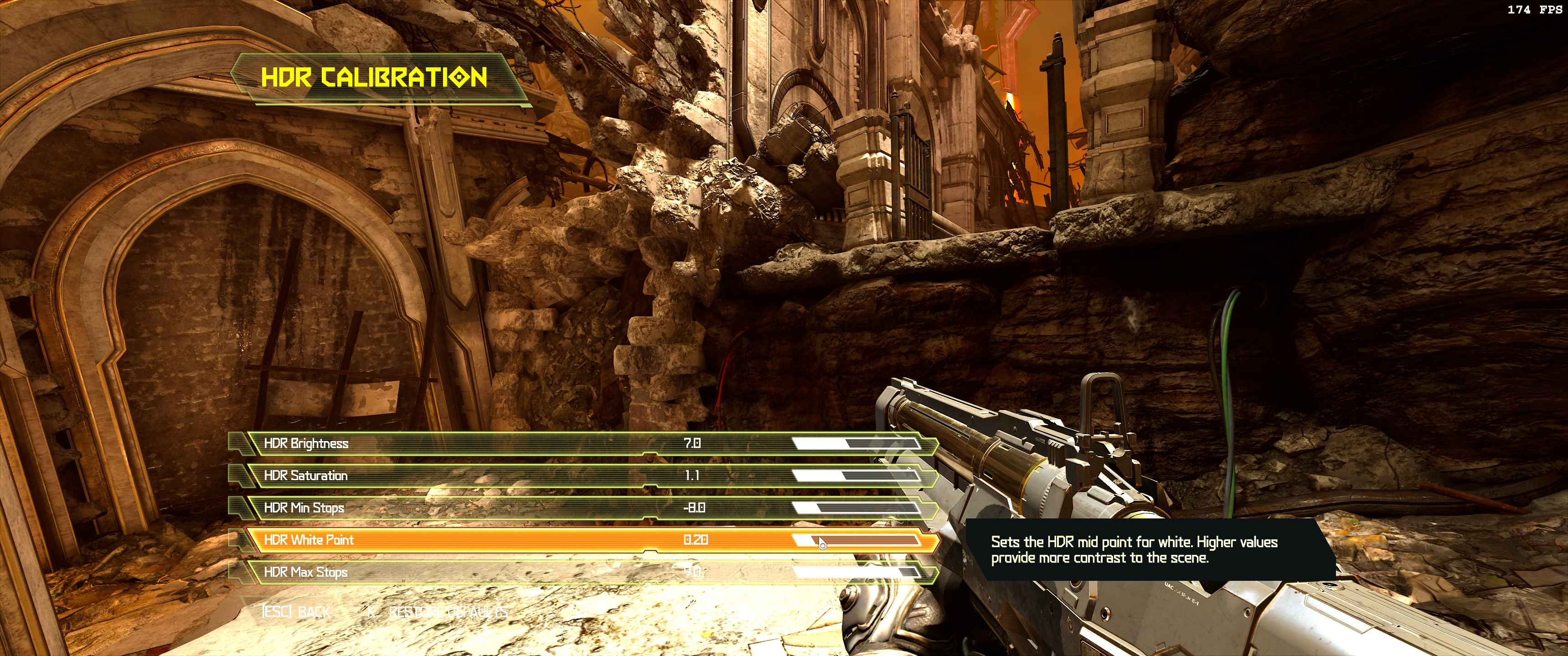The height and width of the screenshot is (656, 1568).
Task: Go back with the Back button
Action: (296, 611)
